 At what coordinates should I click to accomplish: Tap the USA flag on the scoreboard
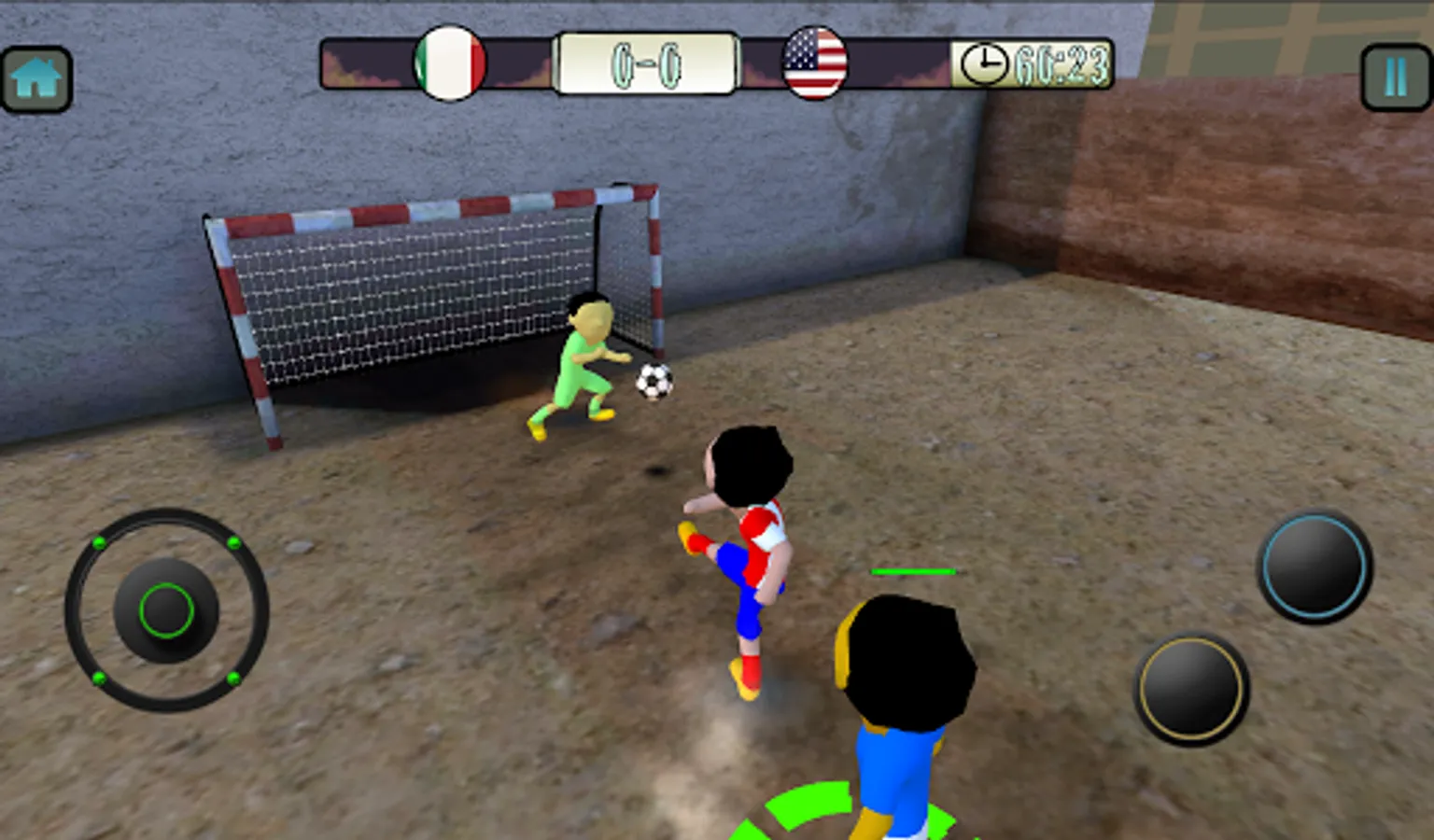[814, 63]
